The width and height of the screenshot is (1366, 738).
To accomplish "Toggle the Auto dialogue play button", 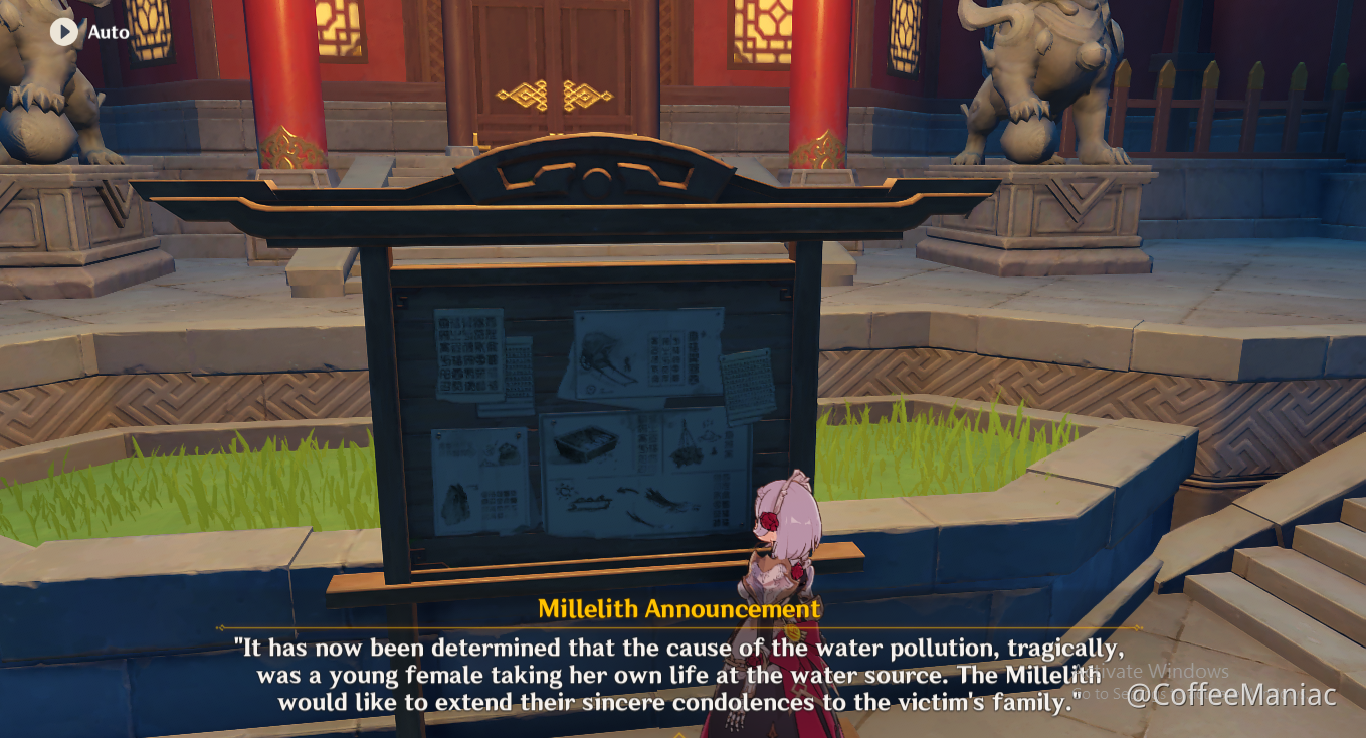I will click(x=64, y=32).
